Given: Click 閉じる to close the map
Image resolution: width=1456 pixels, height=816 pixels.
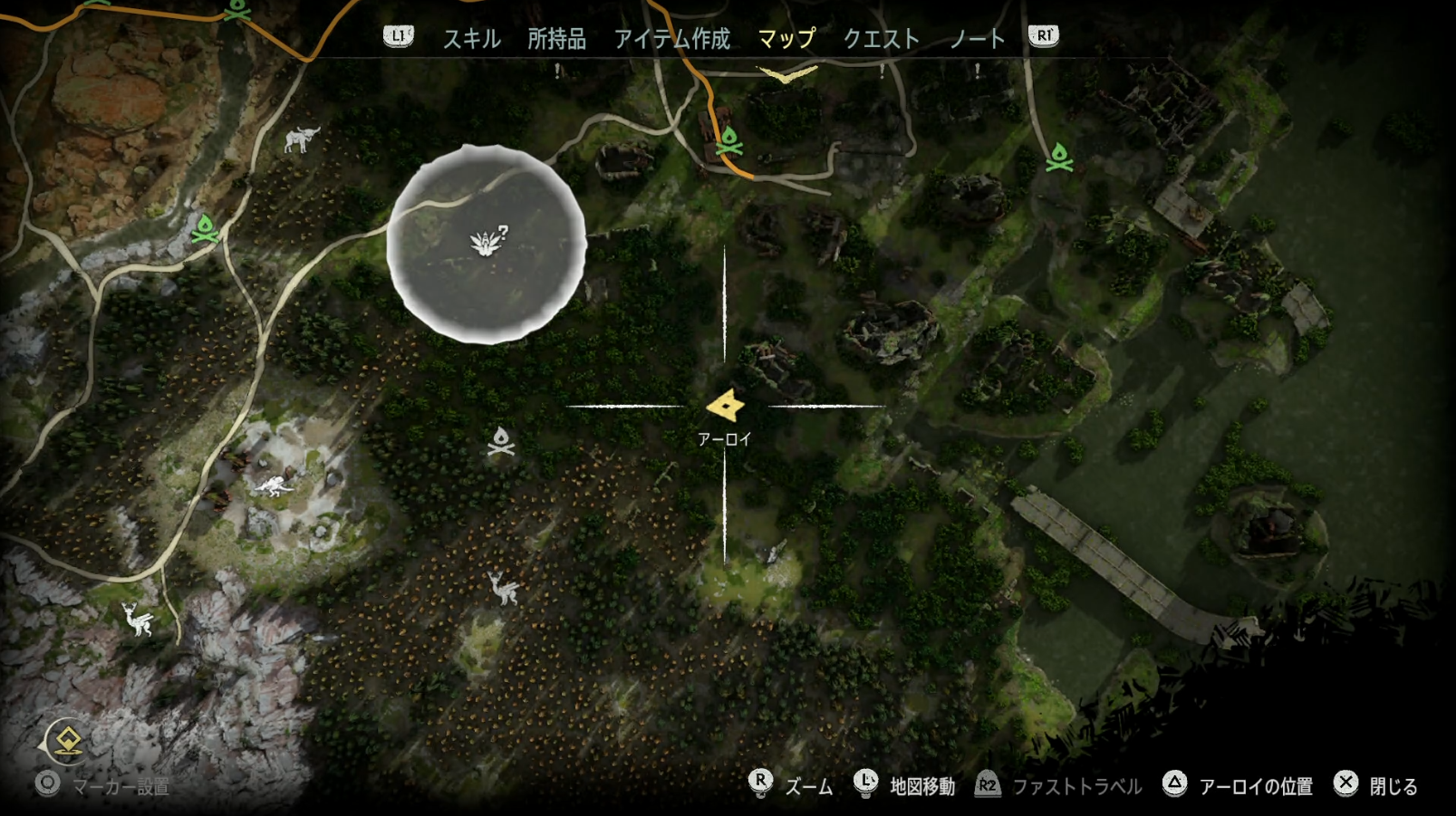Looking at the screenshot, I should [x=1393, y=787].
